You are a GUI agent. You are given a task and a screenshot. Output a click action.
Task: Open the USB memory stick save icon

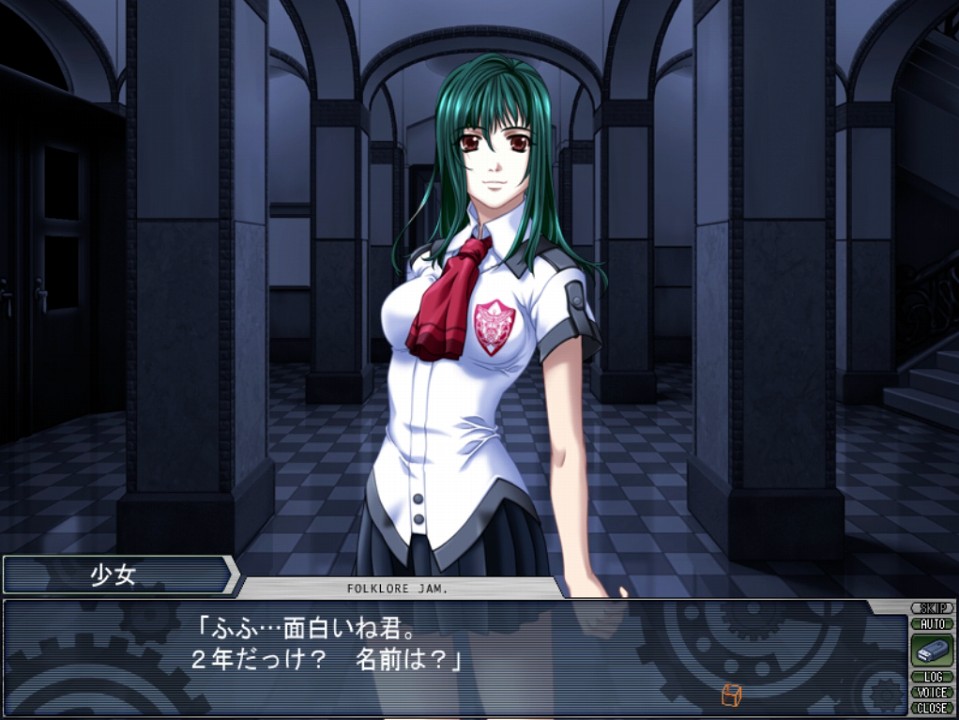click(932, 650)
